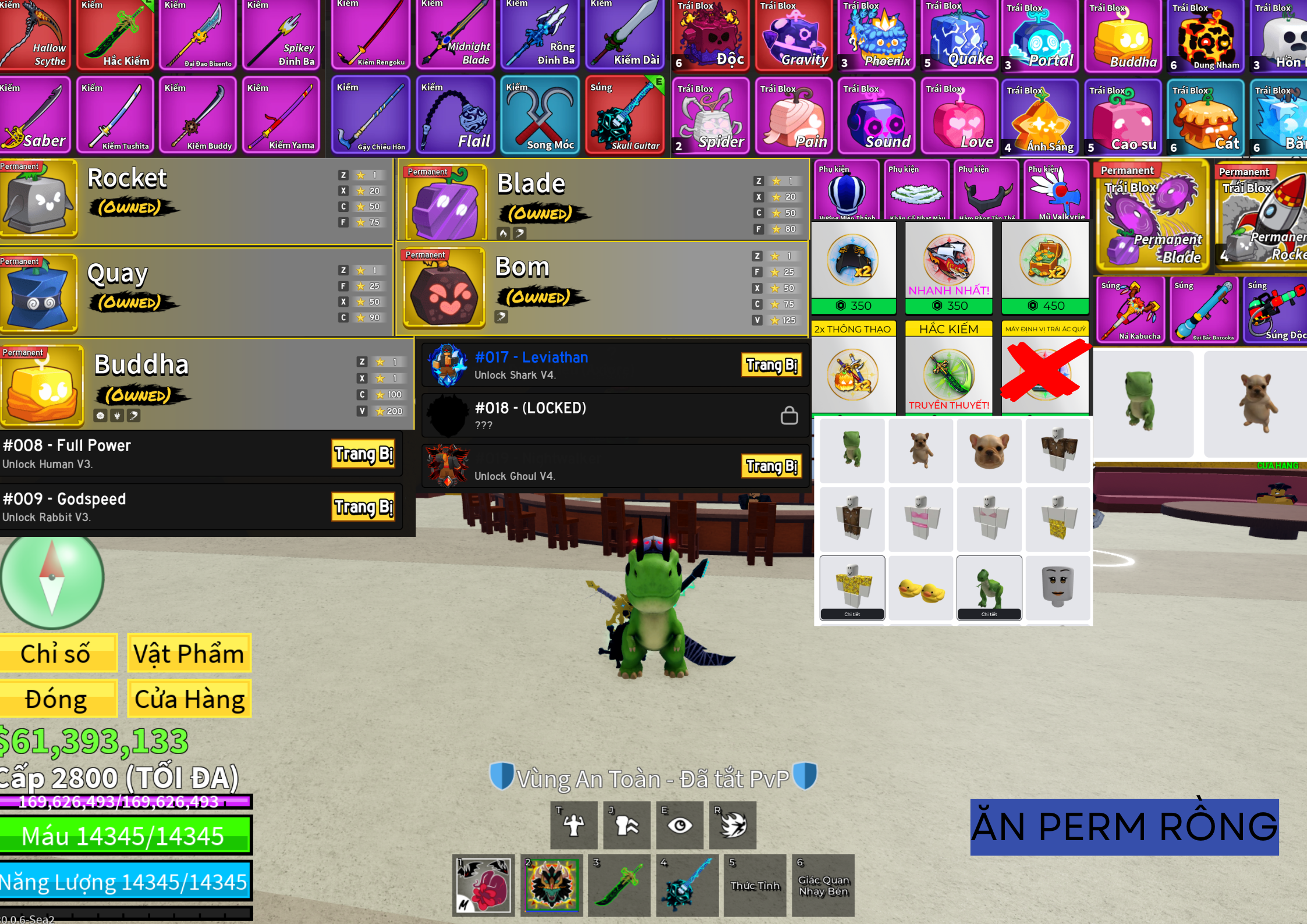1307x924 pixels.
Task: Select the green sword hotbar slot
Action: point(619,885)
